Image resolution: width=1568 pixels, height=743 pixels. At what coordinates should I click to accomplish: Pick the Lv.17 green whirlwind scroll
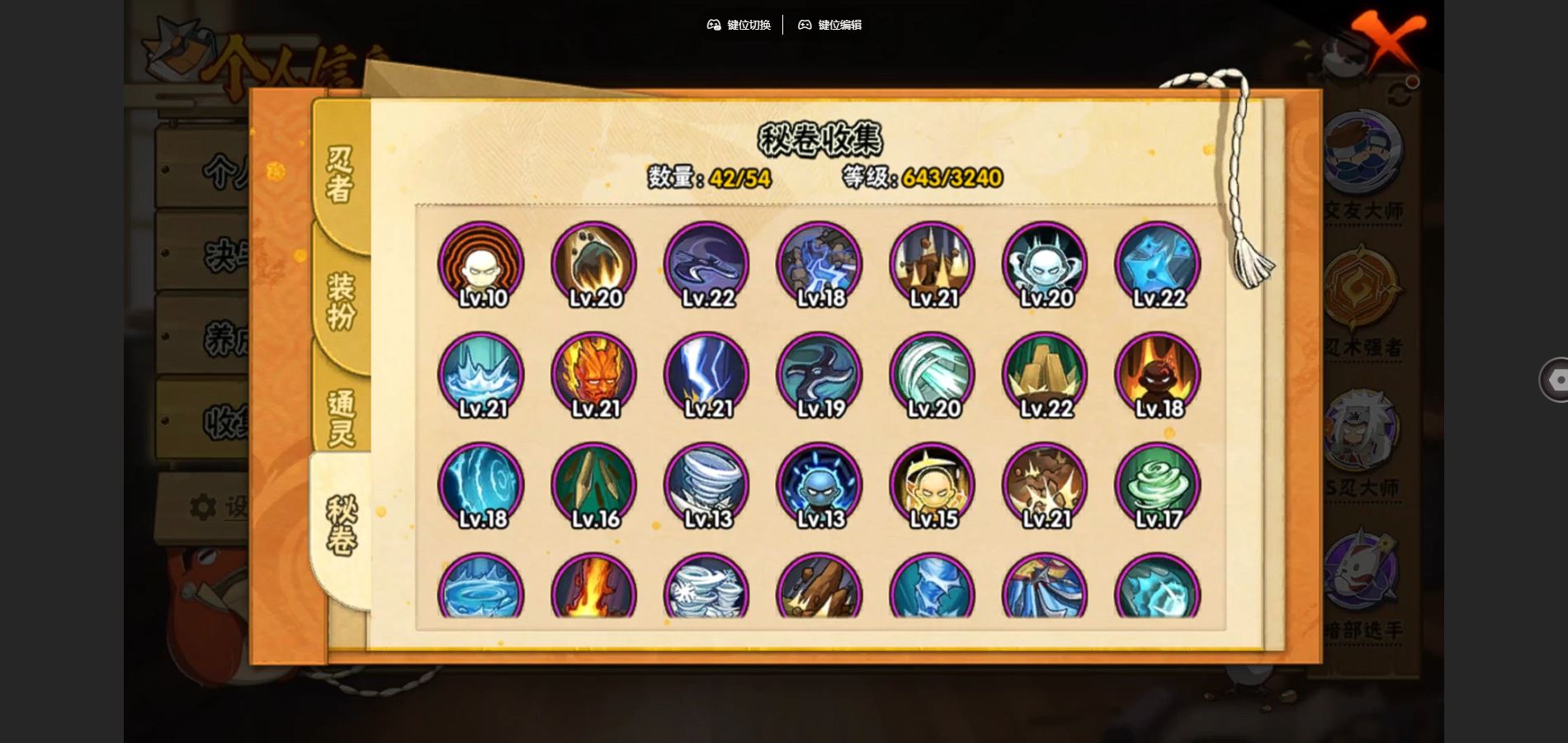[x=1158, y=485]
